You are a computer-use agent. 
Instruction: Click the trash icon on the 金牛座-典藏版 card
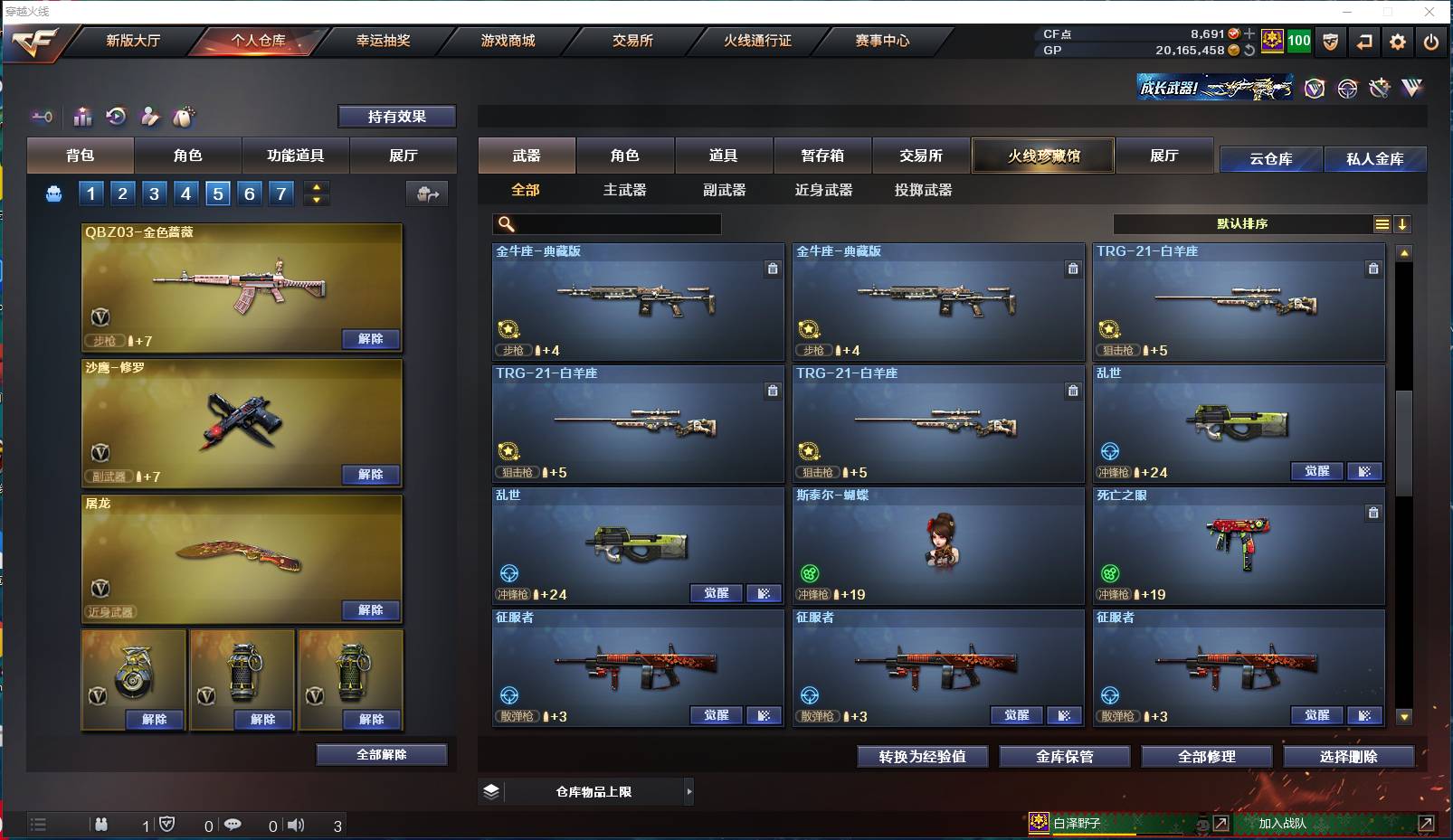tap(774, 269)
